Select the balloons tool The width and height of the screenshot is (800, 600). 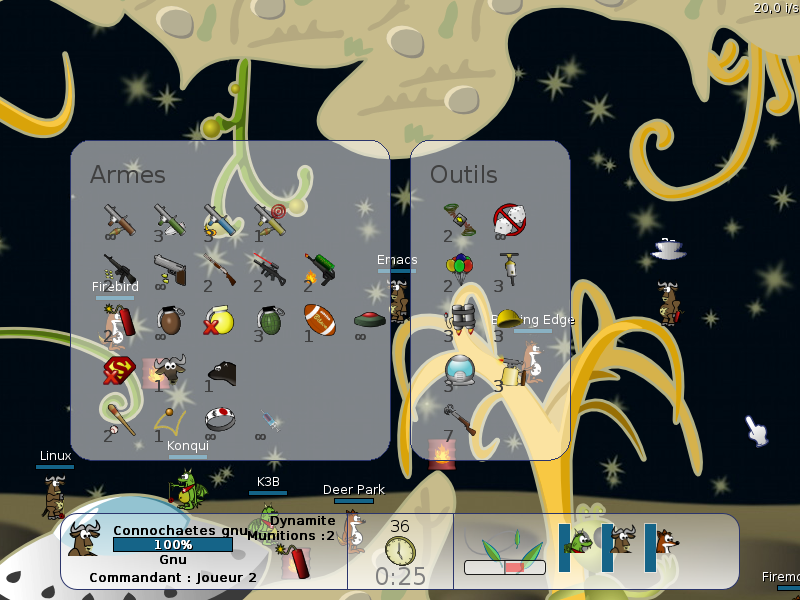(459, 266)
